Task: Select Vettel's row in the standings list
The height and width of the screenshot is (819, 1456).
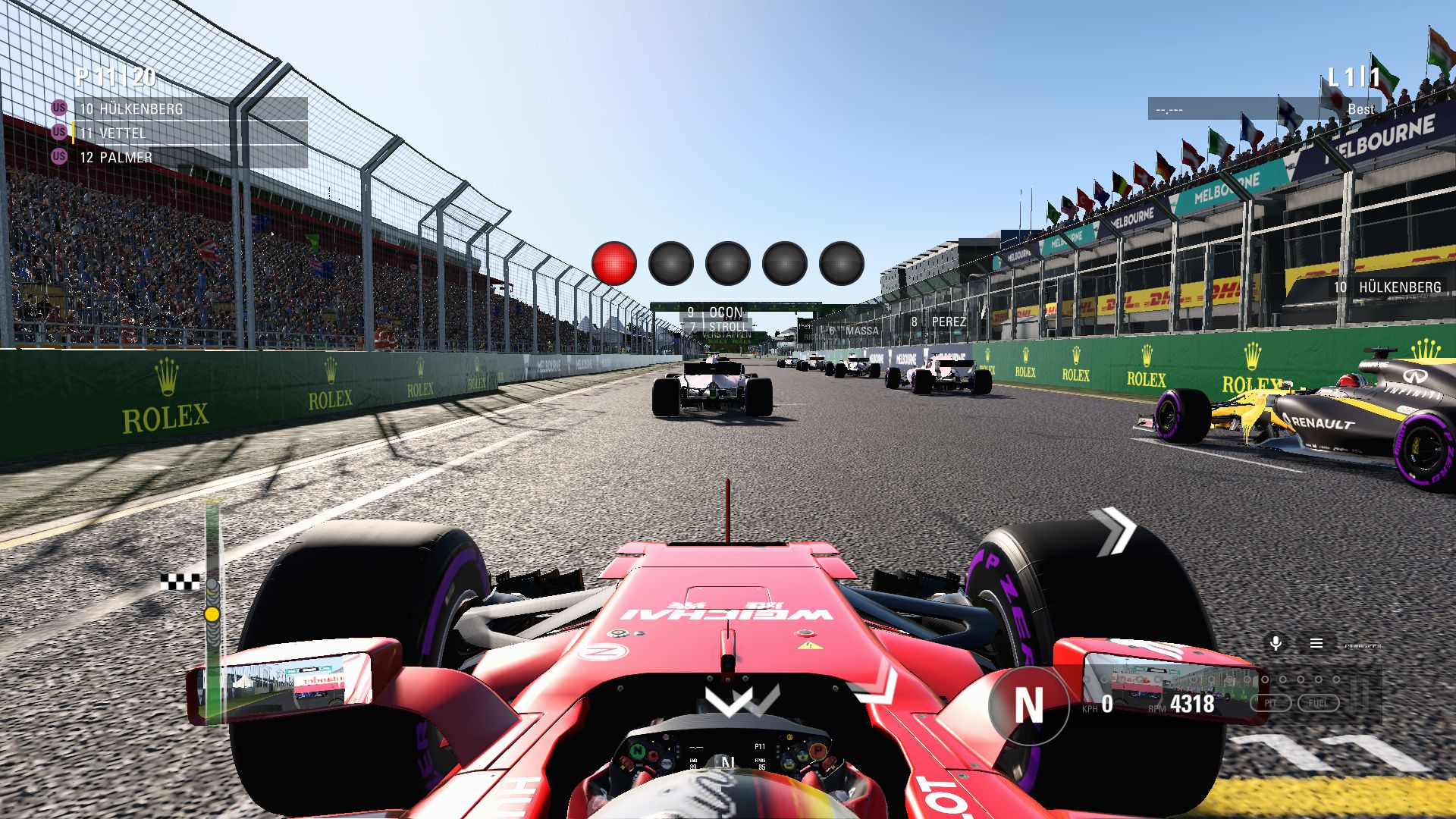Action: [190, 133]
